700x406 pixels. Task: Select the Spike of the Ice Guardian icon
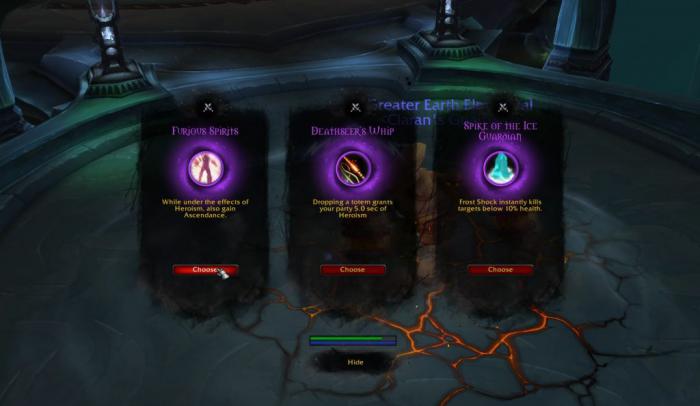pyautogui.click(x=500, y=167)
